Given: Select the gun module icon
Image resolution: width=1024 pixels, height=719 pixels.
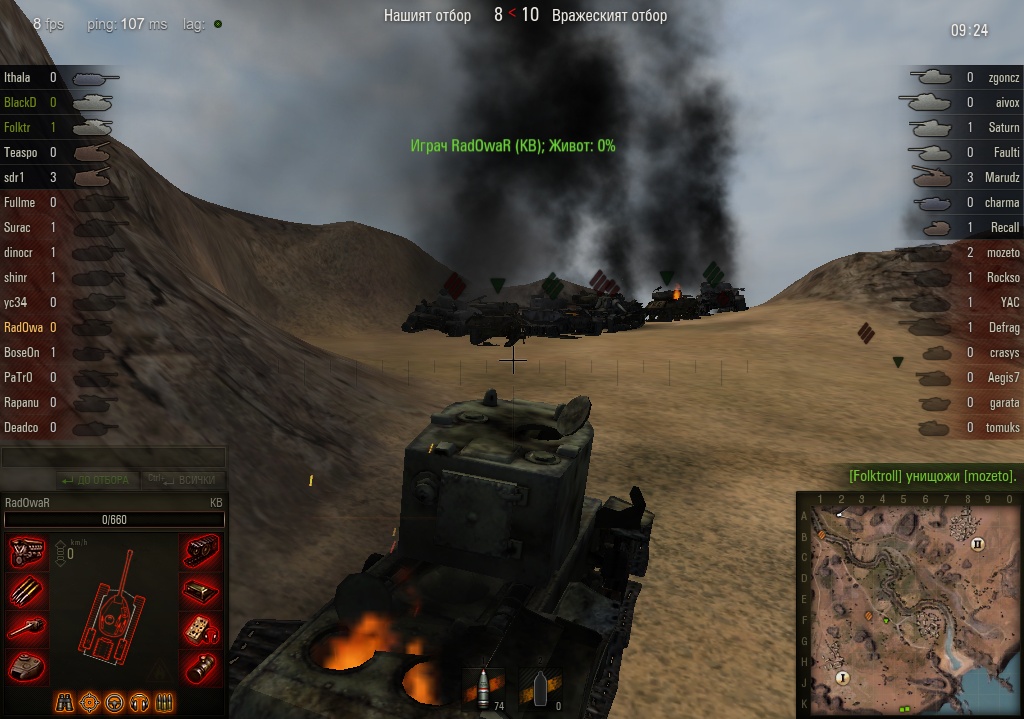Looking at the screenshot, I should coord(26,629).
